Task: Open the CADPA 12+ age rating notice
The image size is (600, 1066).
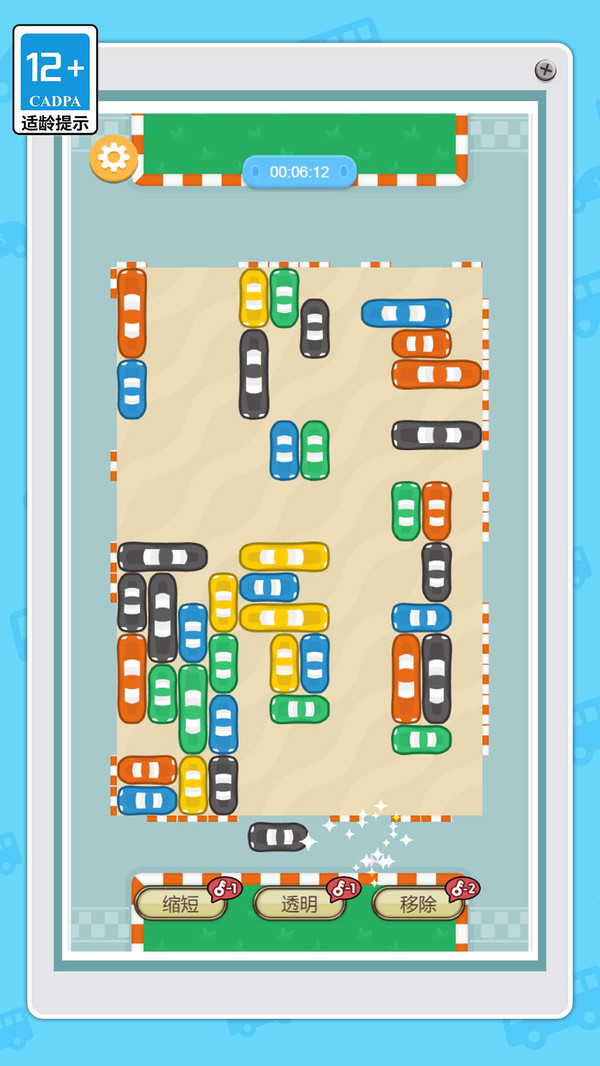Action: pos(56,80)
